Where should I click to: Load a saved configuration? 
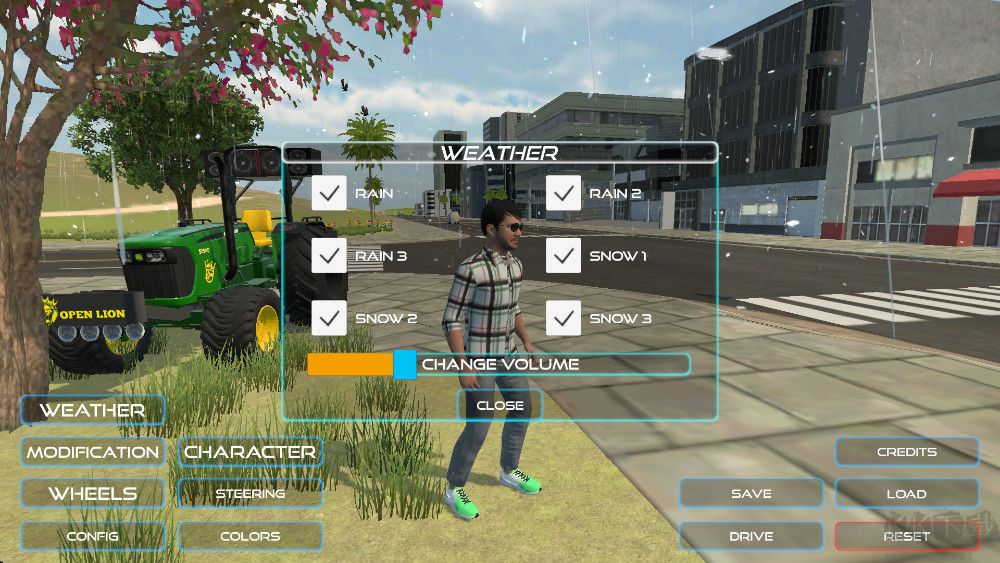pyautogui.click(x=907, y=494)
